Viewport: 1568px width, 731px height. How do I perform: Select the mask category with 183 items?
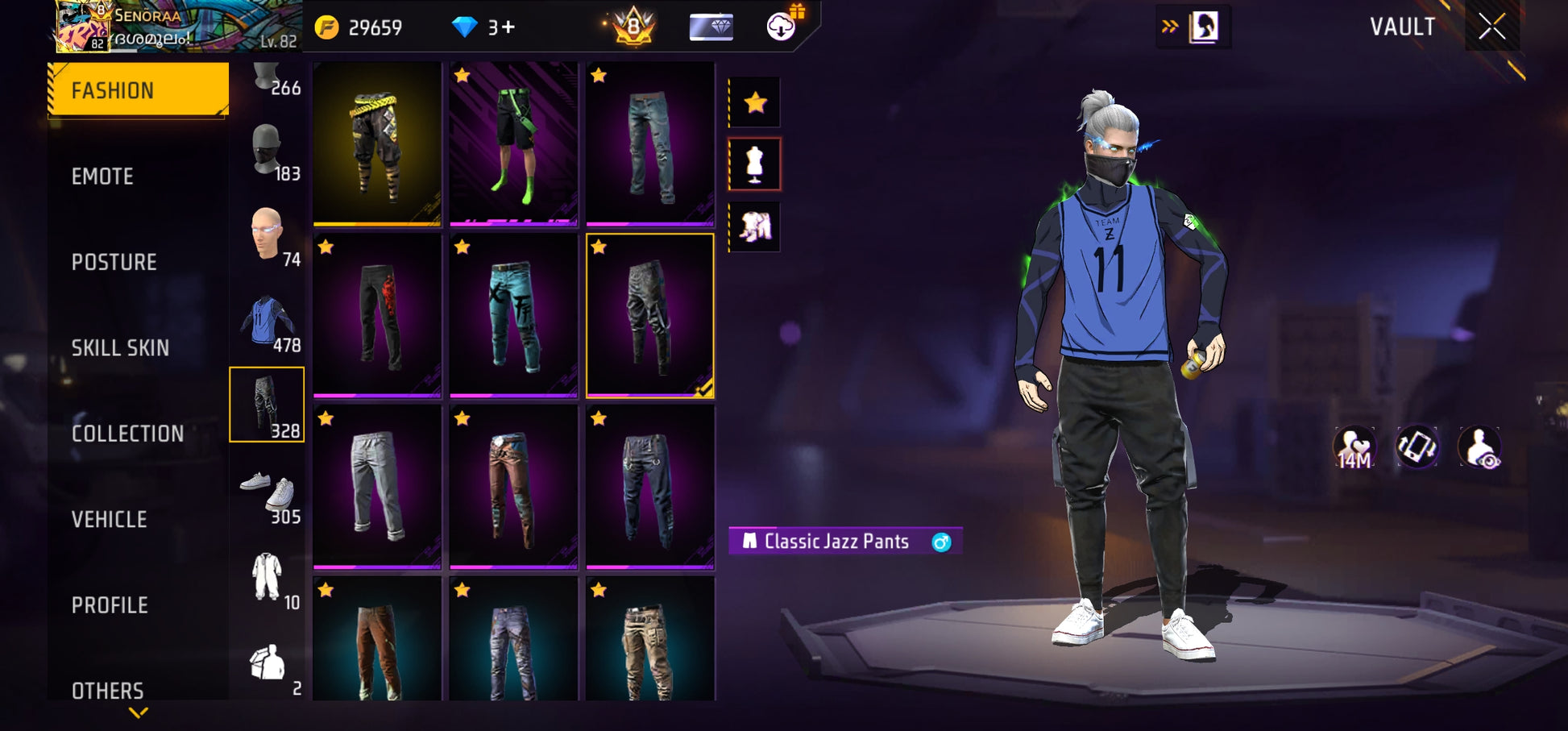268,151
